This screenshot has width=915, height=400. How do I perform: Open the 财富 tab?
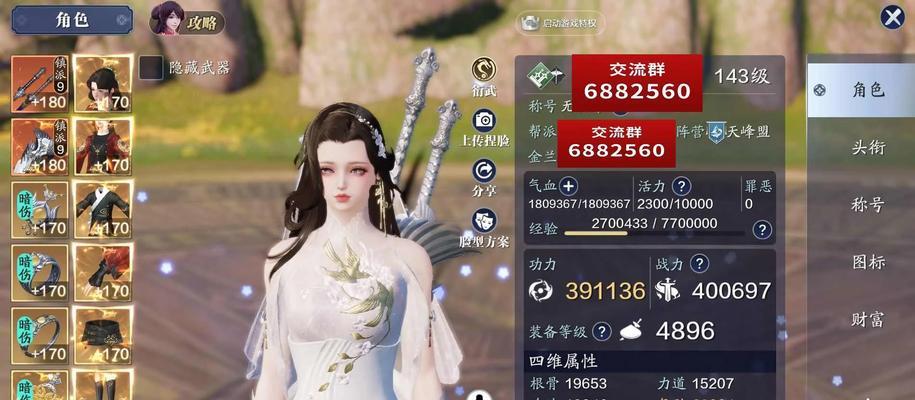coord(867,320)
